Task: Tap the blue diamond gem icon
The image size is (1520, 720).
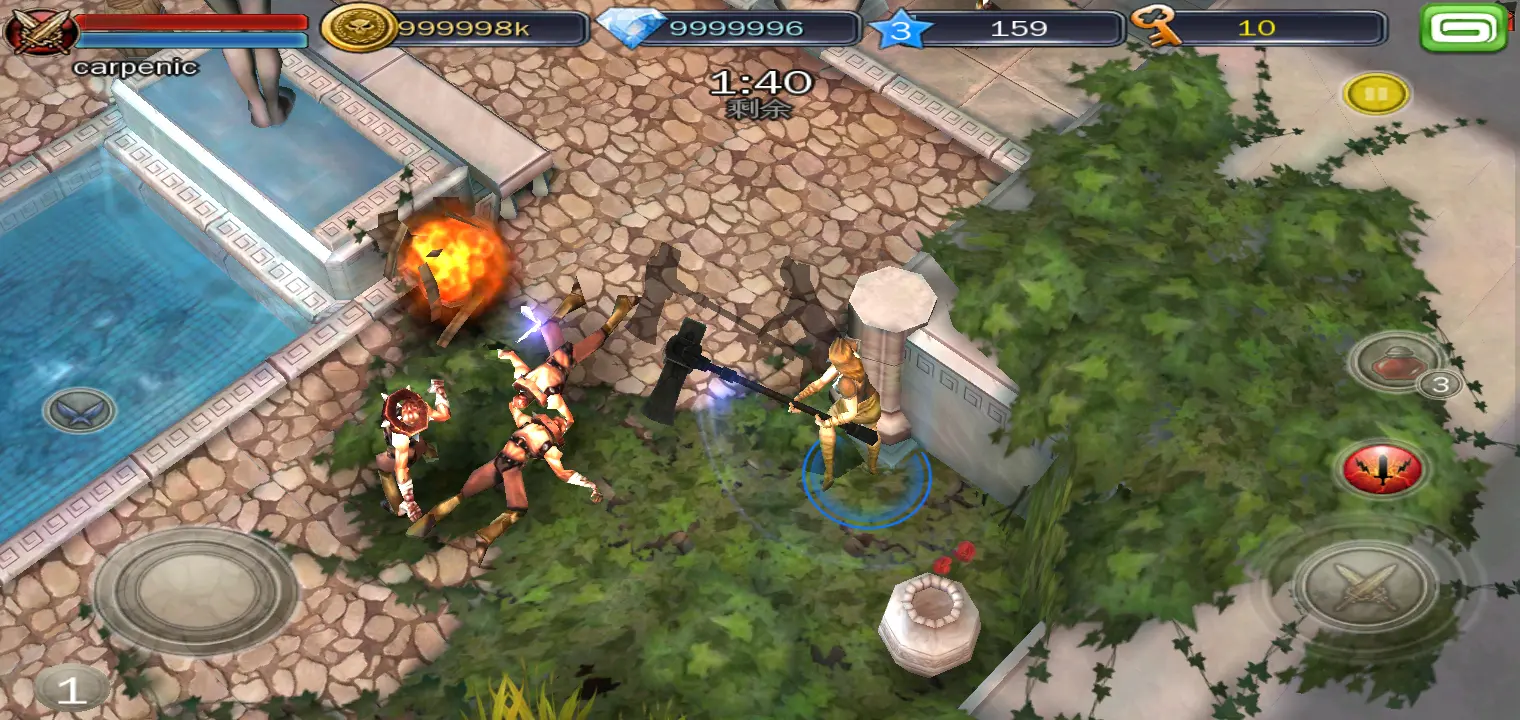Action: (630, 28)
